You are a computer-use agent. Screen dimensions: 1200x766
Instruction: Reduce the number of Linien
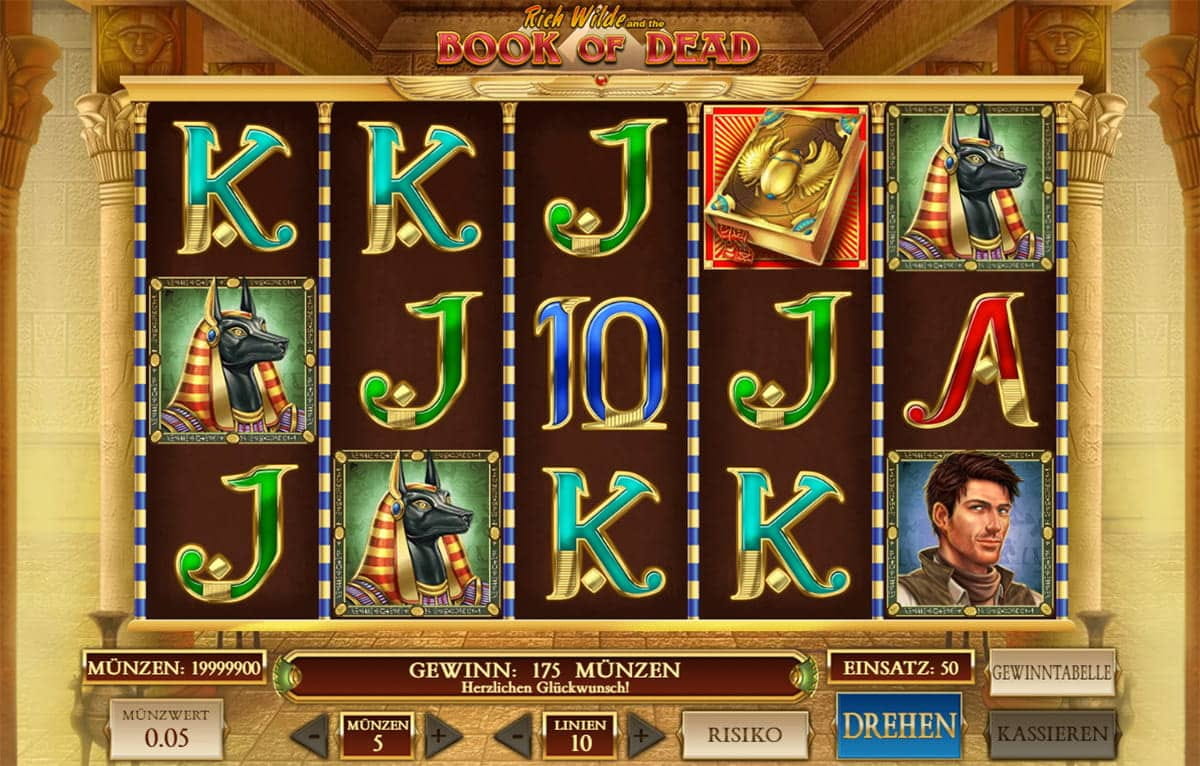[x=513, y=736]
